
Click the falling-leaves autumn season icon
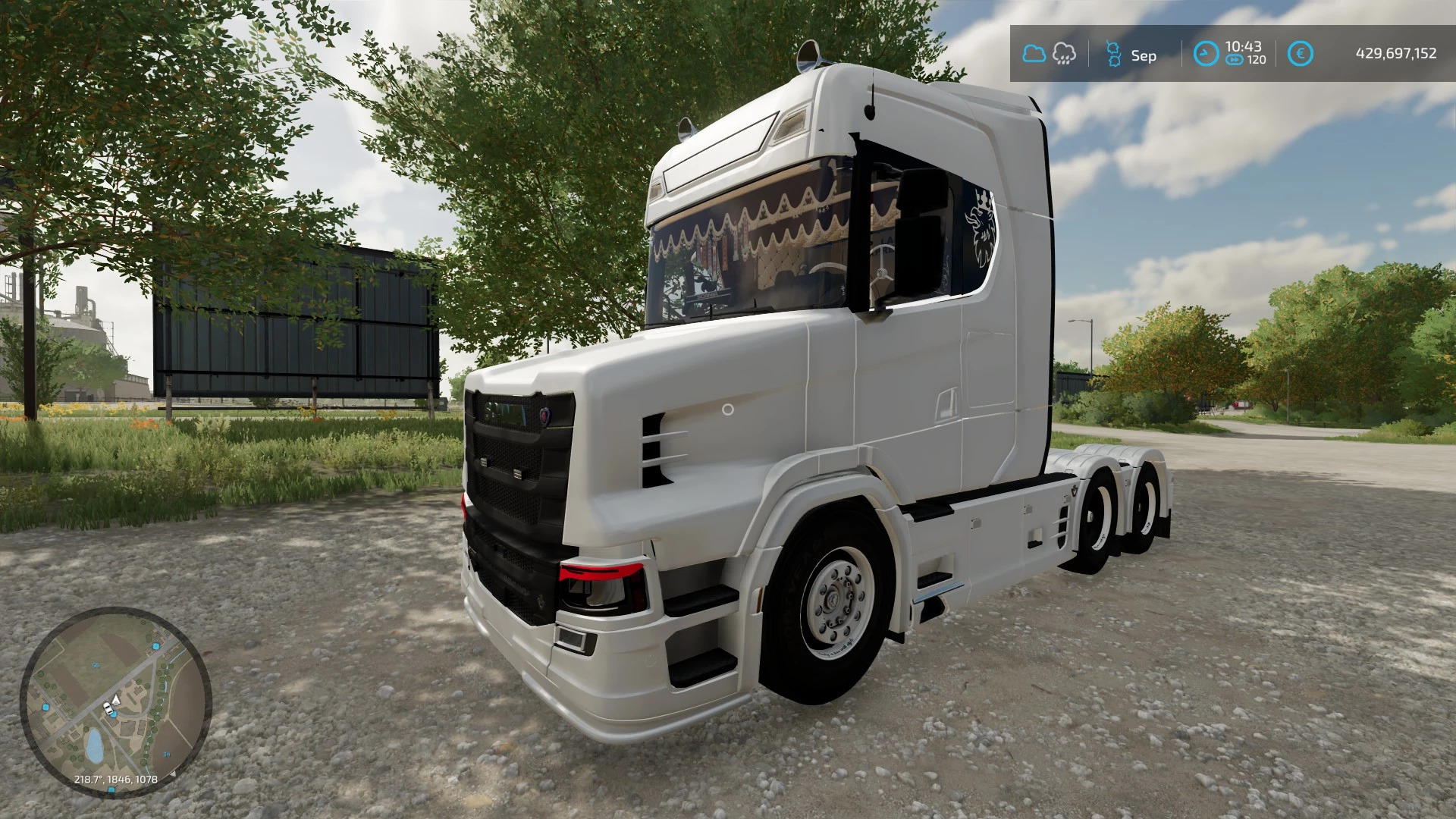click(x=1115, y=53)
